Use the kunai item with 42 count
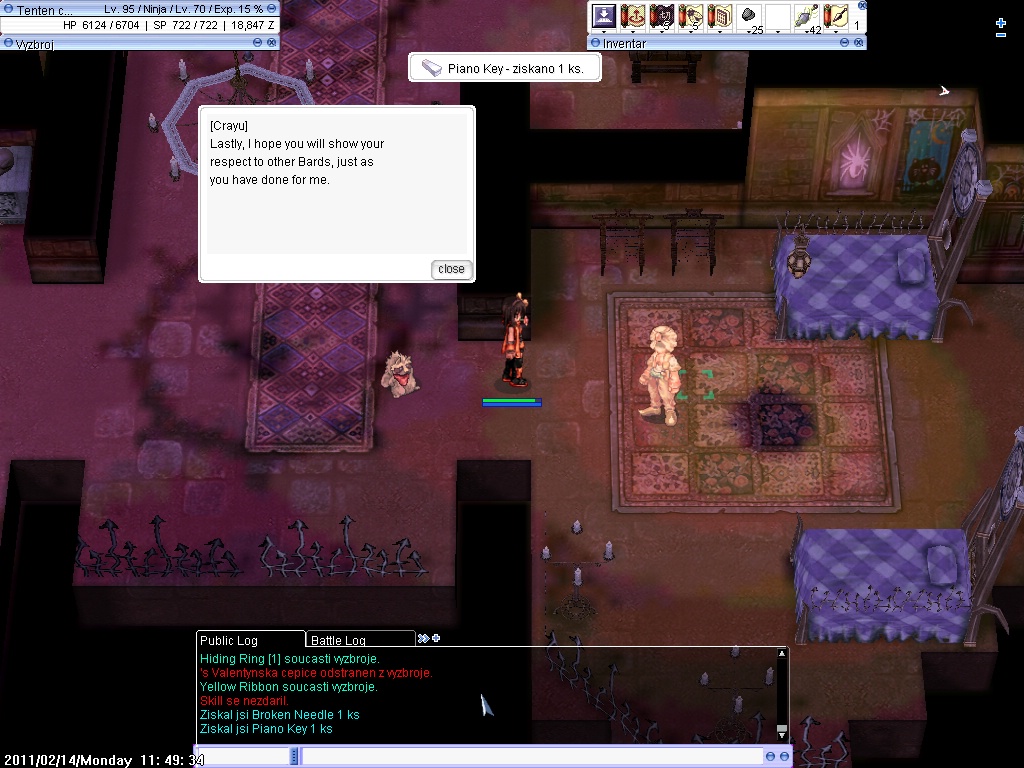Screen dimensions: 1024x768 [x=806, y=16]
